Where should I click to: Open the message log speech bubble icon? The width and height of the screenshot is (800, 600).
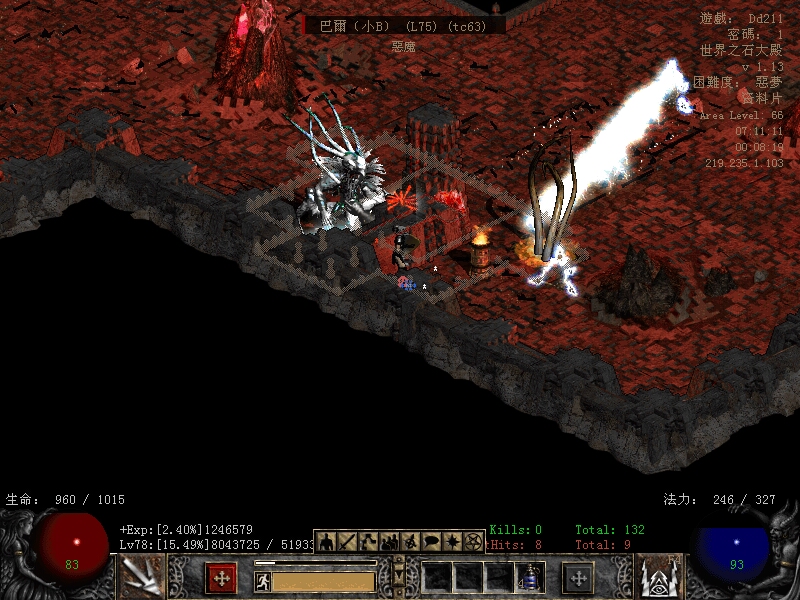[431, 541]
